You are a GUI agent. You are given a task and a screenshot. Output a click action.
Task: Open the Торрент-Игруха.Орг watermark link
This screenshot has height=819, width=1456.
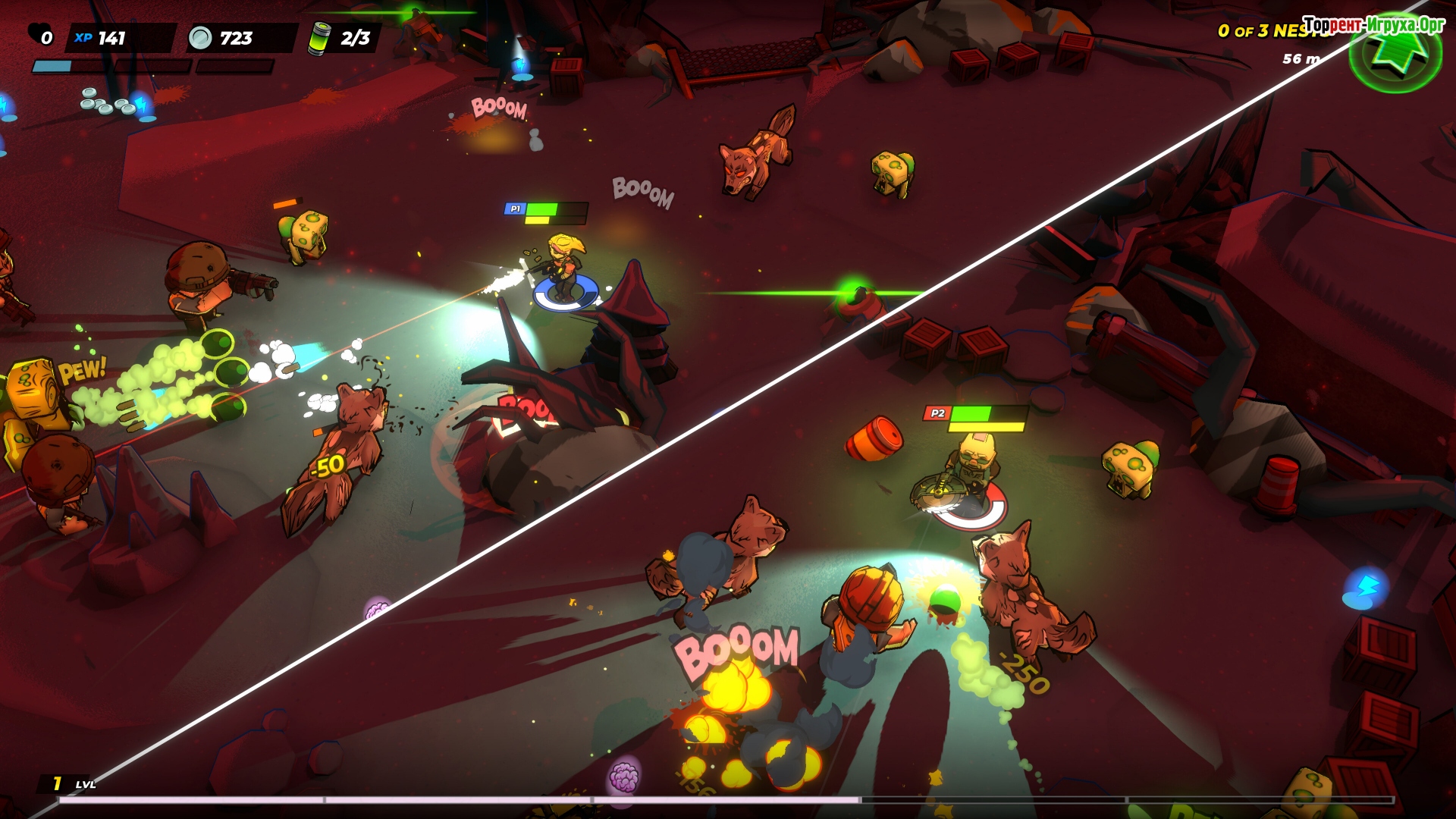1373,25
